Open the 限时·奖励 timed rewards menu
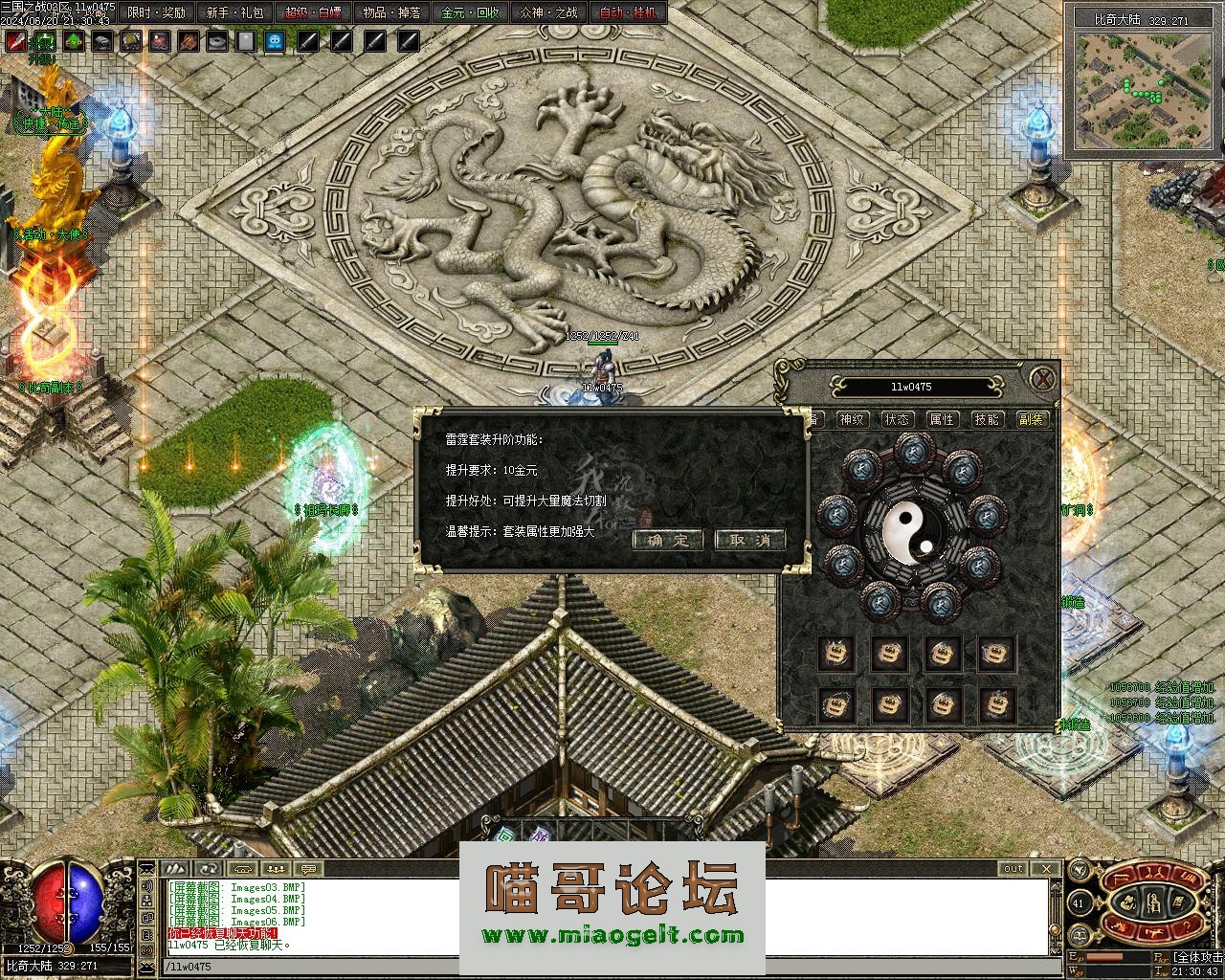The width and height of the screenshot is (1225, 980). pos(157,13)
